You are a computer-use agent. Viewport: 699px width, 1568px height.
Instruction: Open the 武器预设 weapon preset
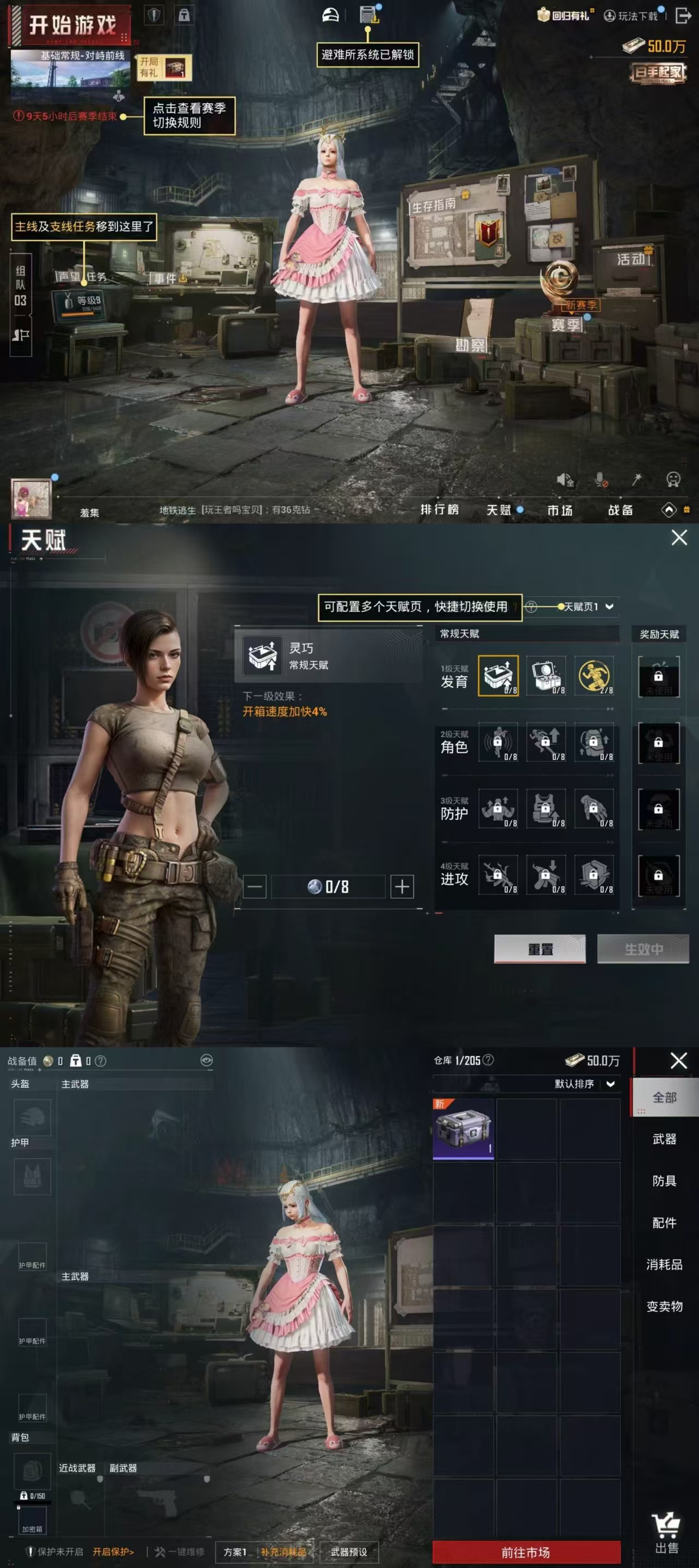click(349, 1552)
